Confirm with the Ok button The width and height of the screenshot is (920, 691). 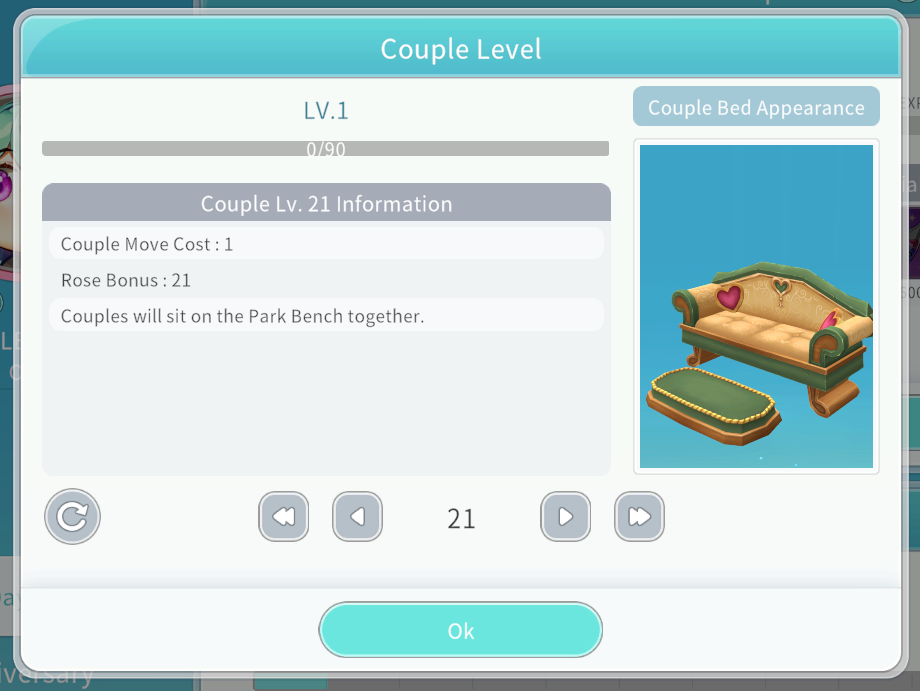tap(460, 630)
